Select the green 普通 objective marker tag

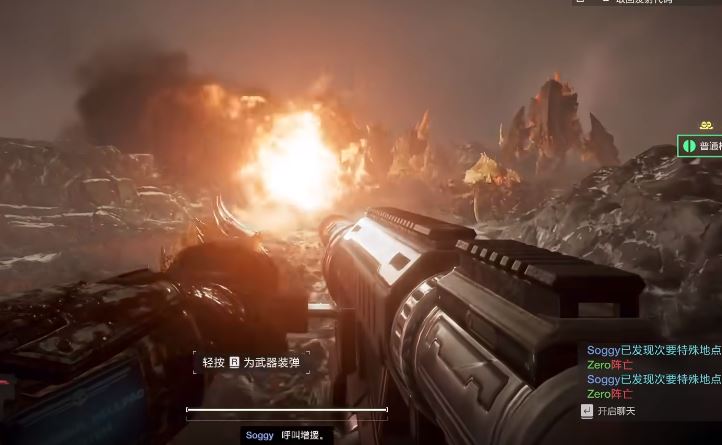point(700,146)
